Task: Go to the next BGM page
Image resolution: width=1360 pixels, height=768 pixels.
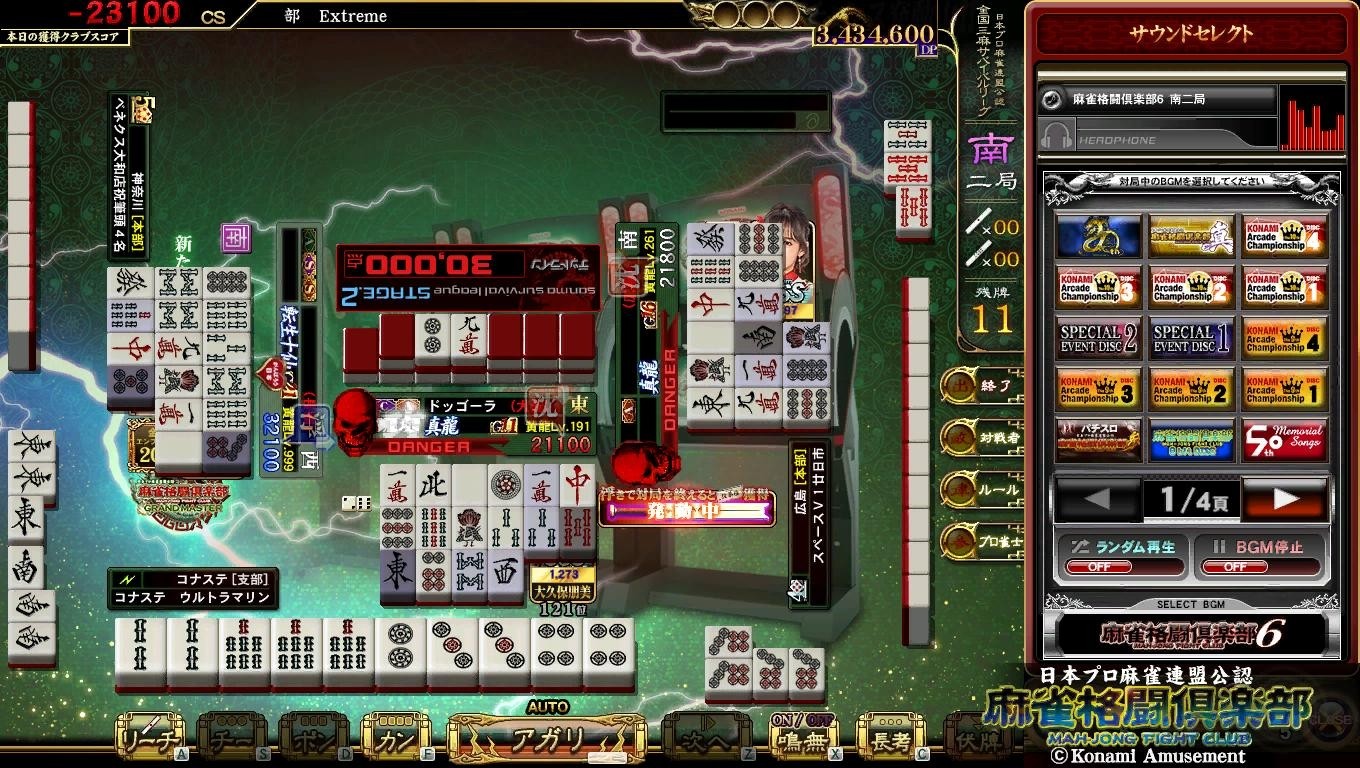Action: (1285, 499)
